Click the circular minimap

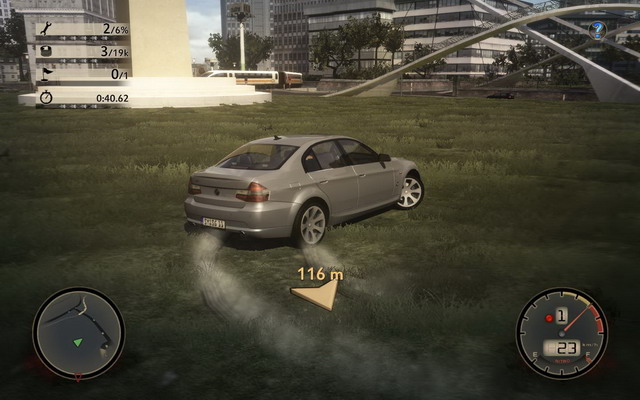coord(78,333)
